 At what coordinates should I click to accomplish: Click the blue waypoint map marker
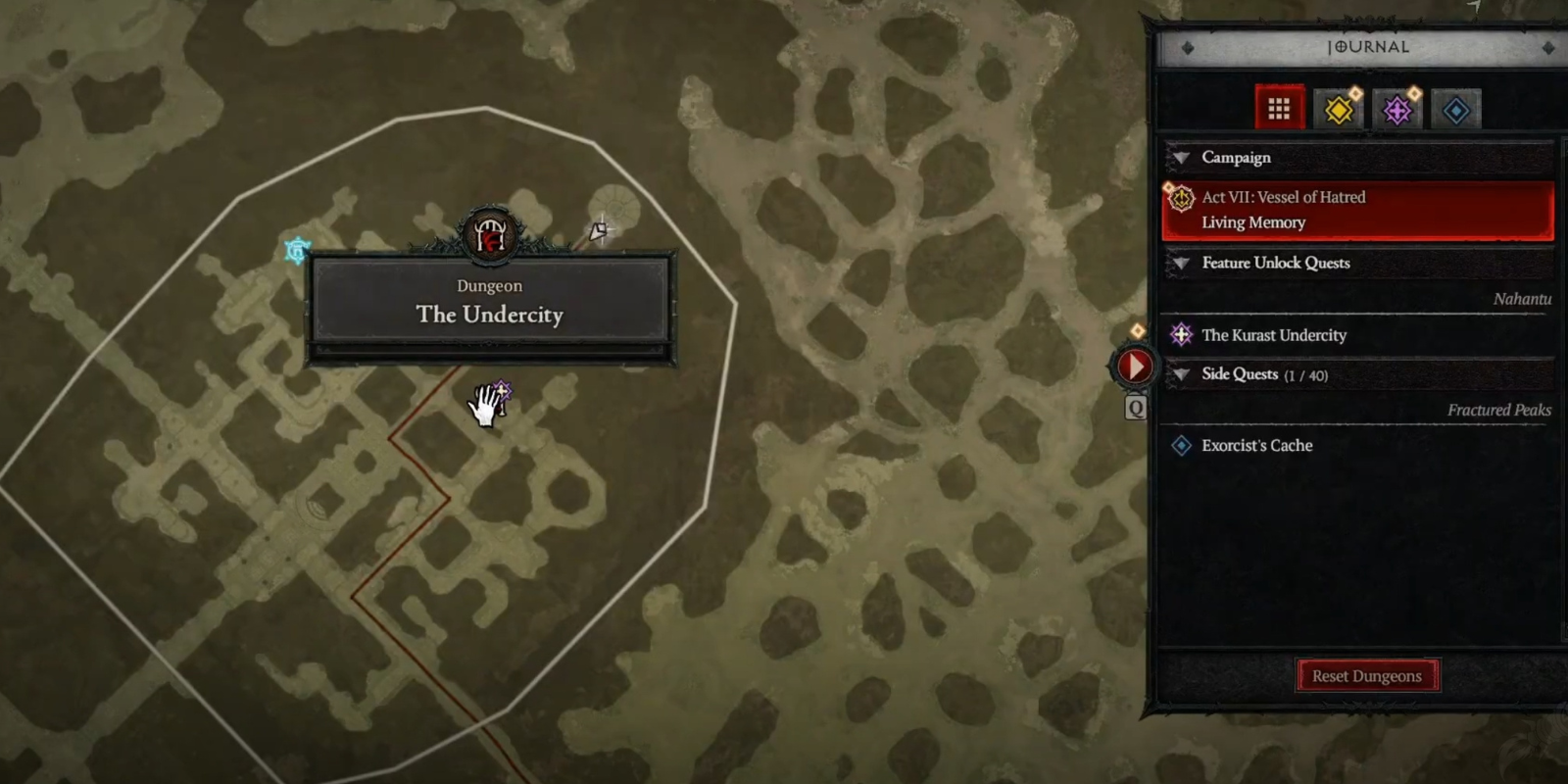[x=297, y=251]
